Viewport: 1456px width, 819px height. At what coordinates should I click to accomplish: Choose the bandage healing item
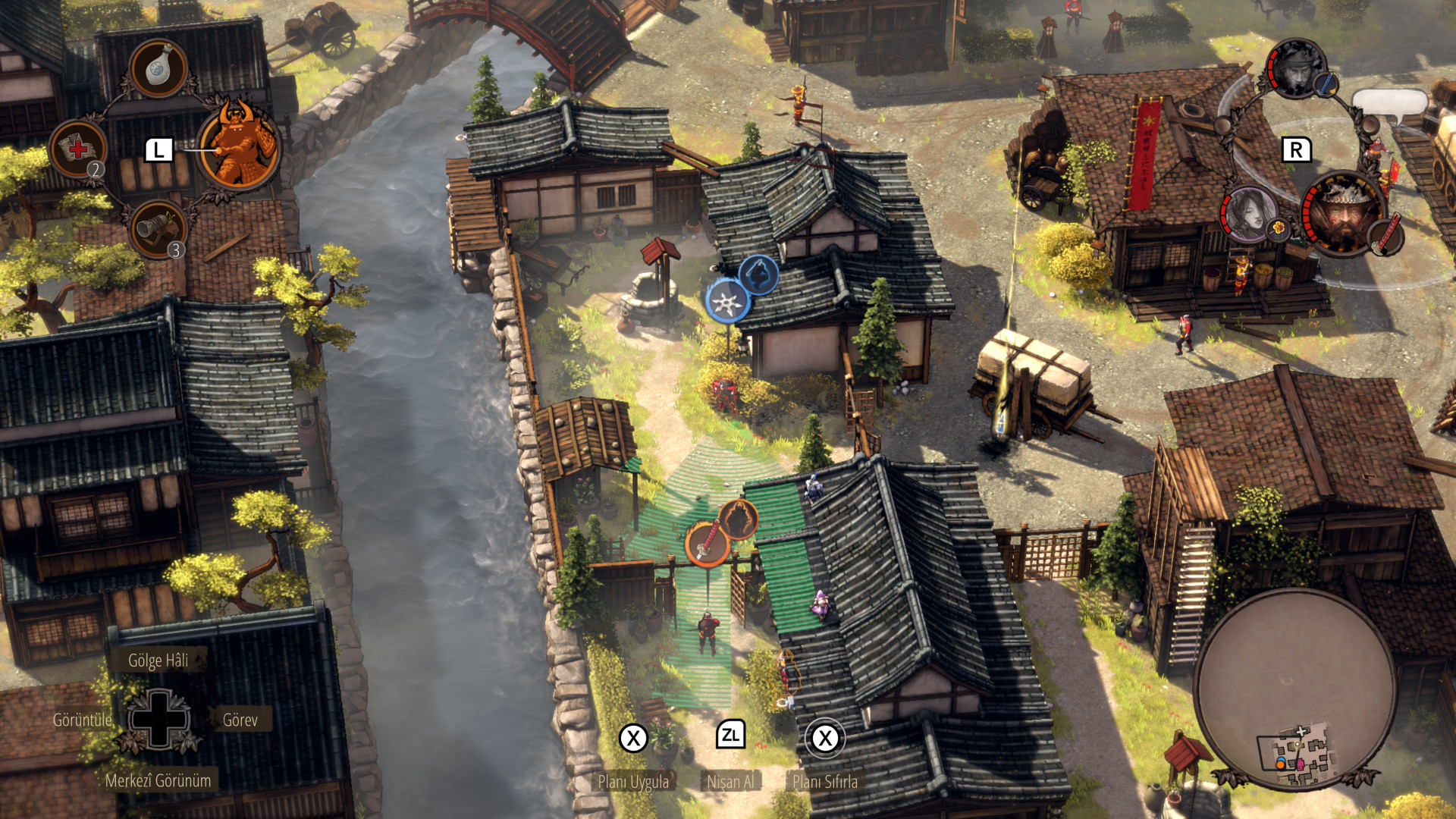pyautogui.click(x=78, y=149)
